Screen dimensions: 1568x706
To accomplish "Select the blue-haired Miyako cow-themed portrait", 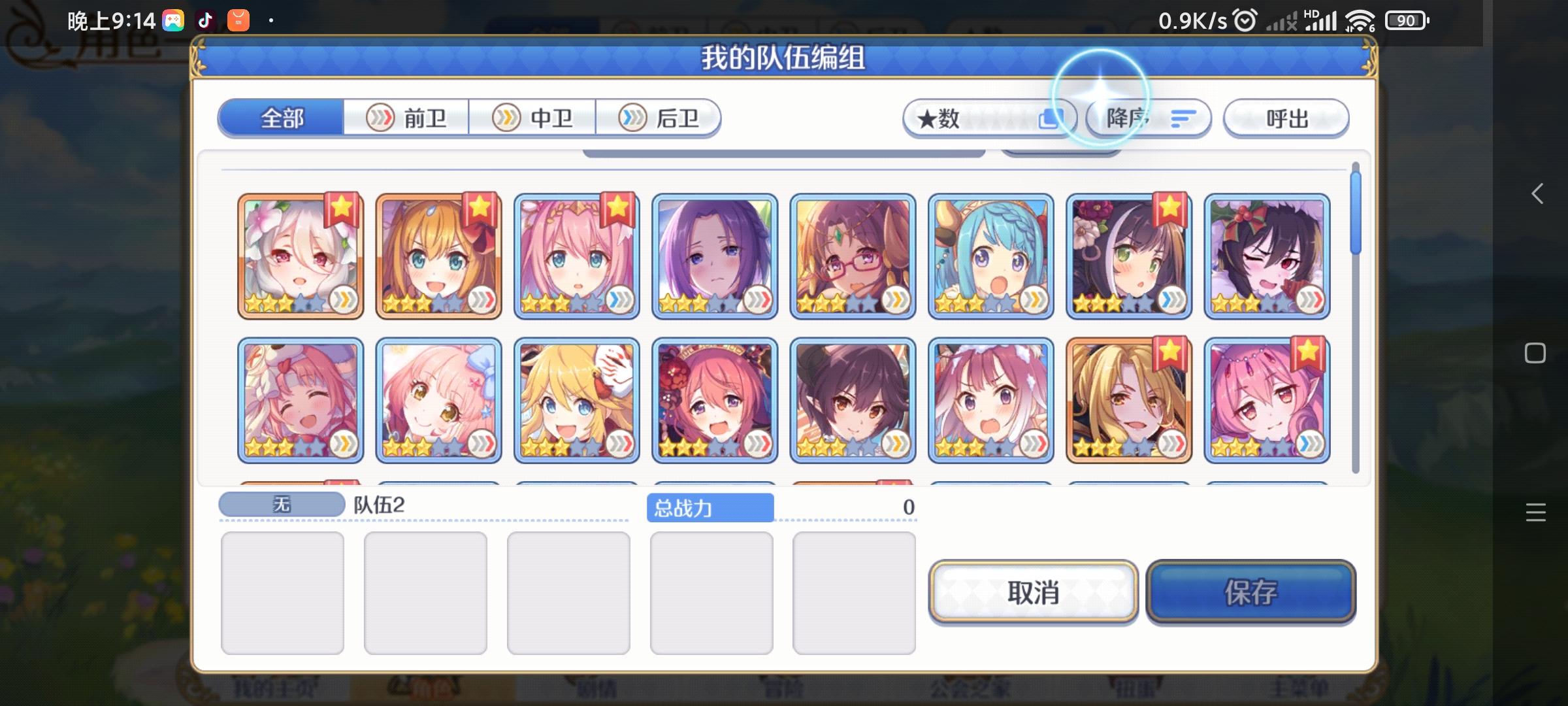I will click(991, 255).
